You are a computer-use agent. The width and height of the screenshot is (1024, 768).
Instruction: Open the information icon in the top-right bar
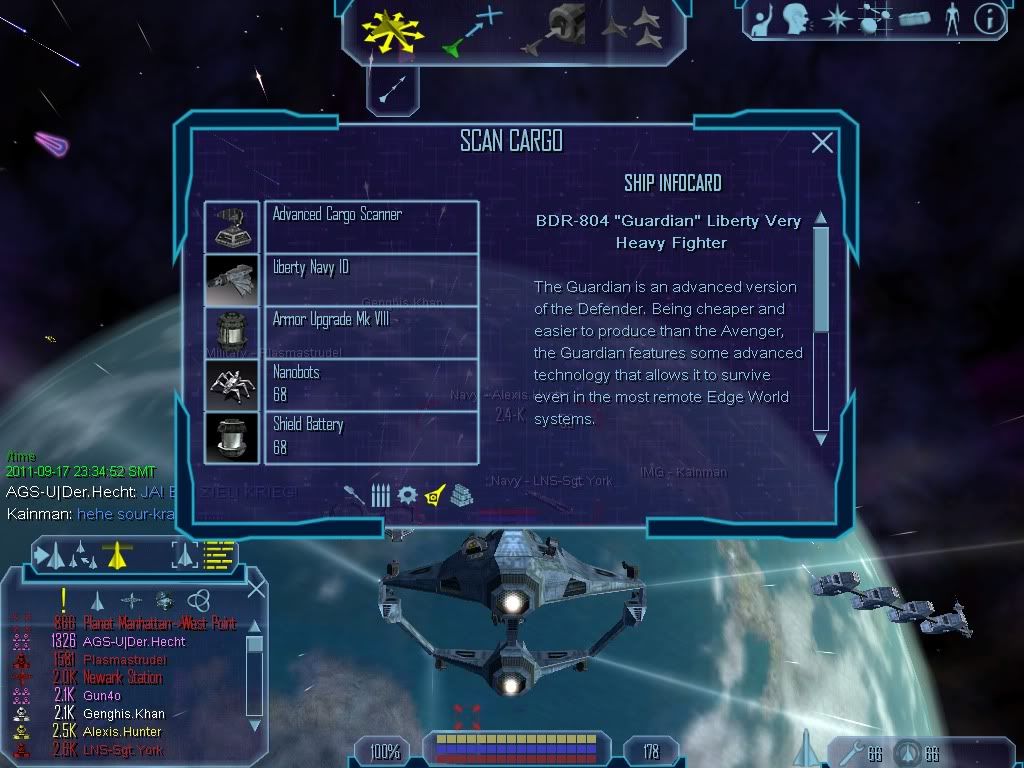click(x=989, y=18)
